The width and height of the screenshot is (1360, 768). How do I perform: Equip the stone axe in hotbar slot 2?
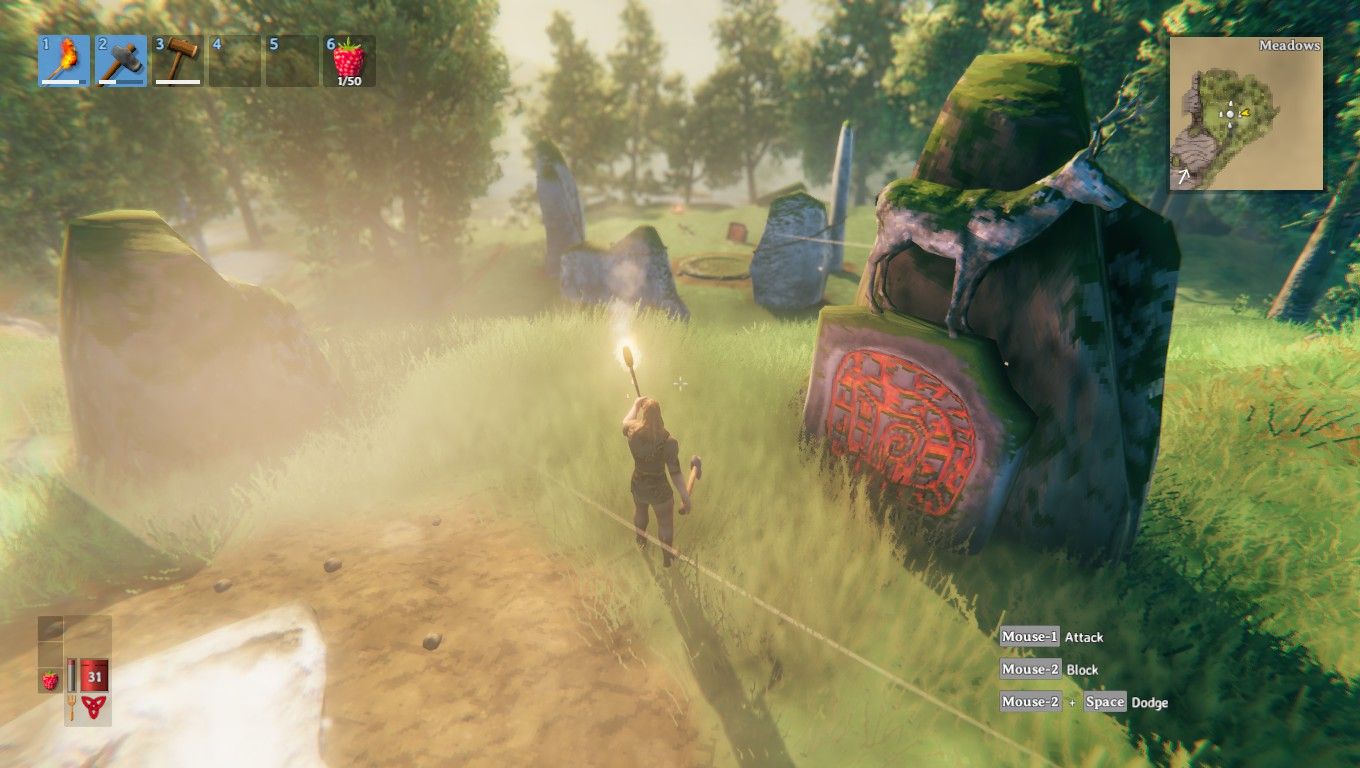[x=121, y=61]
